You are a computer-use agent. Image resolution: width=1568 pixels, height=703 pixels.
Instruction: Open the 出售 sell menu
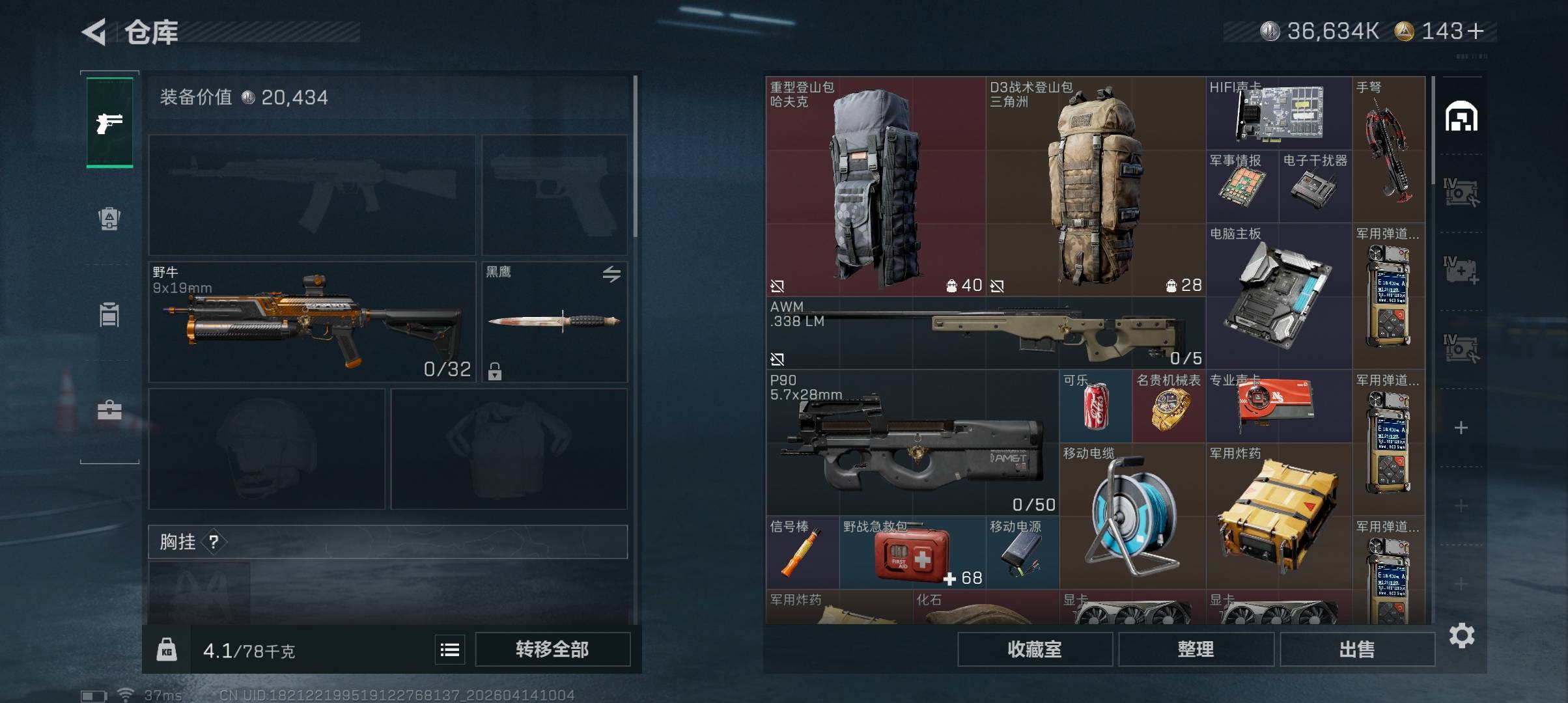tap(1357, 649)
